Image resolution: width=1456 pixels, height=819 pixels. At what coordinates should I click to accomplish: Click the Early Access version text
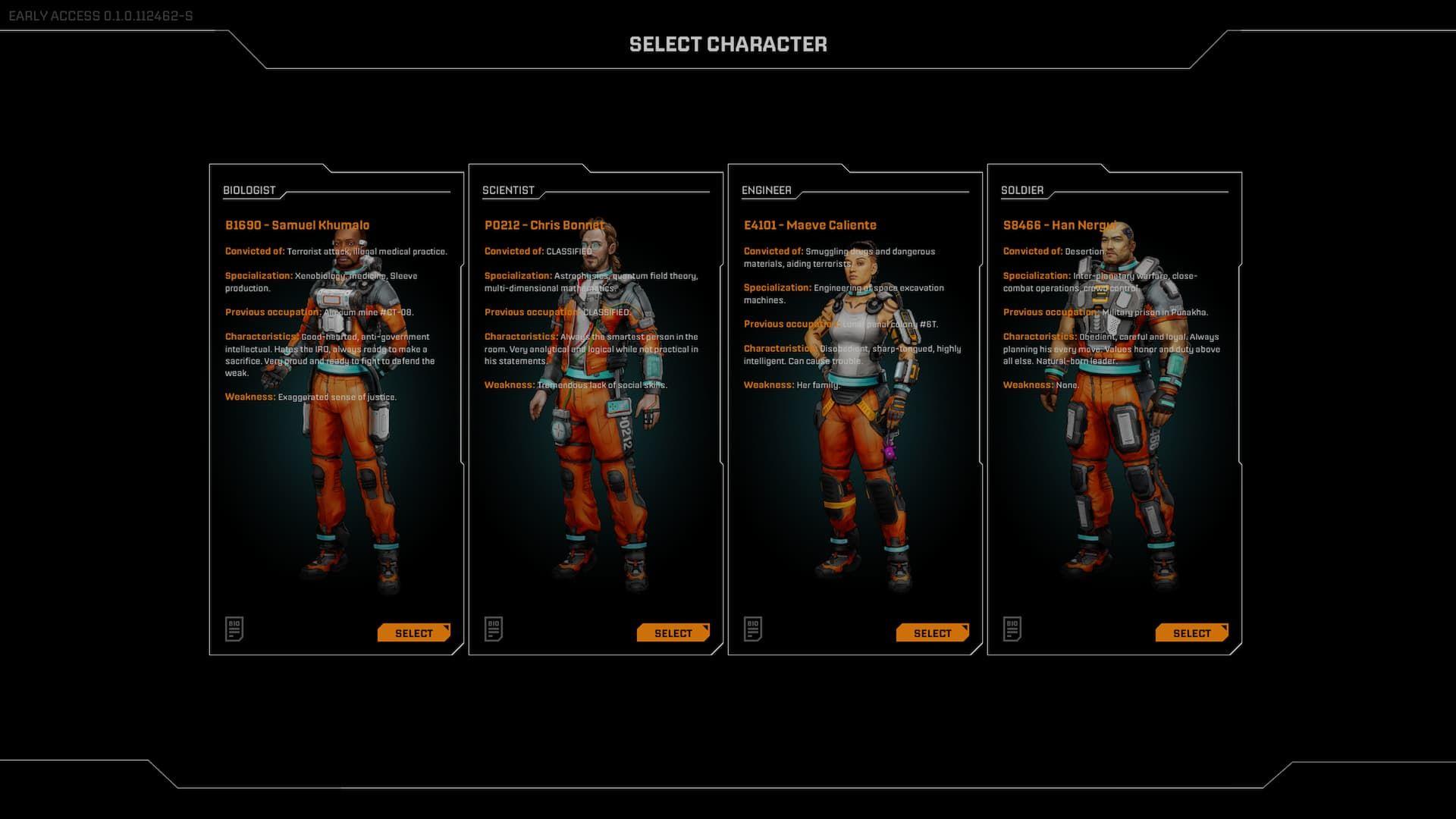click(x=99, y=12)
